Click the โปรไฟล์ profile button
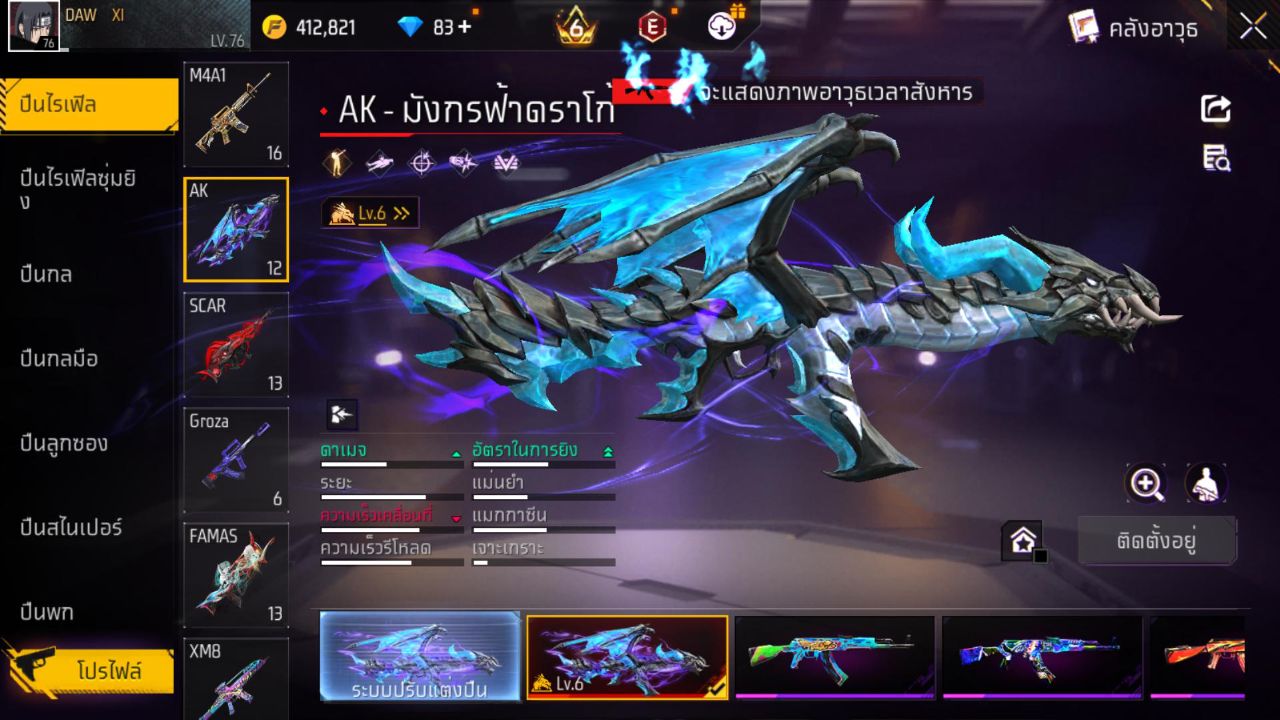The height and width of the screenshot is (720, 1280). pos(108,671)
